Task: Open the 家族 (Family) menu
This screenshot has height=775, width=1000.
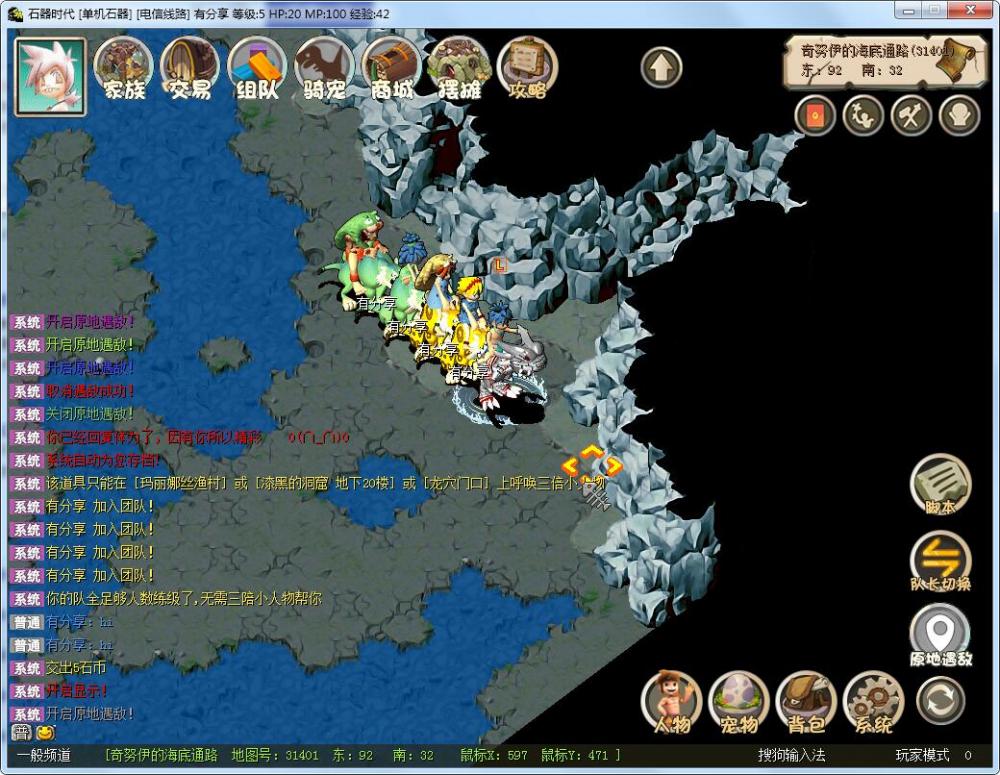Action: [x=123, y=68]
